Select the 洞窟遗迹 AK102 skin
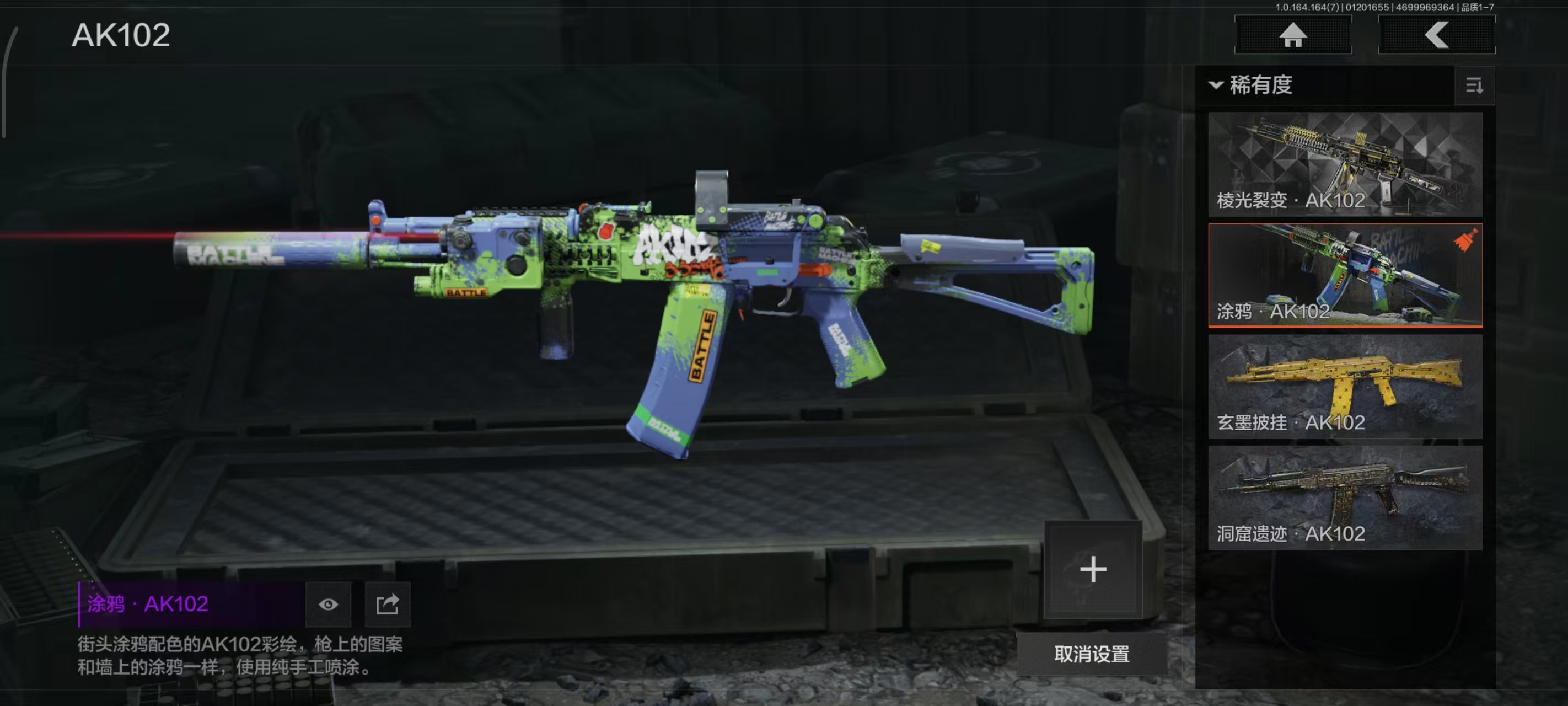Viewport: 1568px width, 706px height. [x=1345, y=498]
